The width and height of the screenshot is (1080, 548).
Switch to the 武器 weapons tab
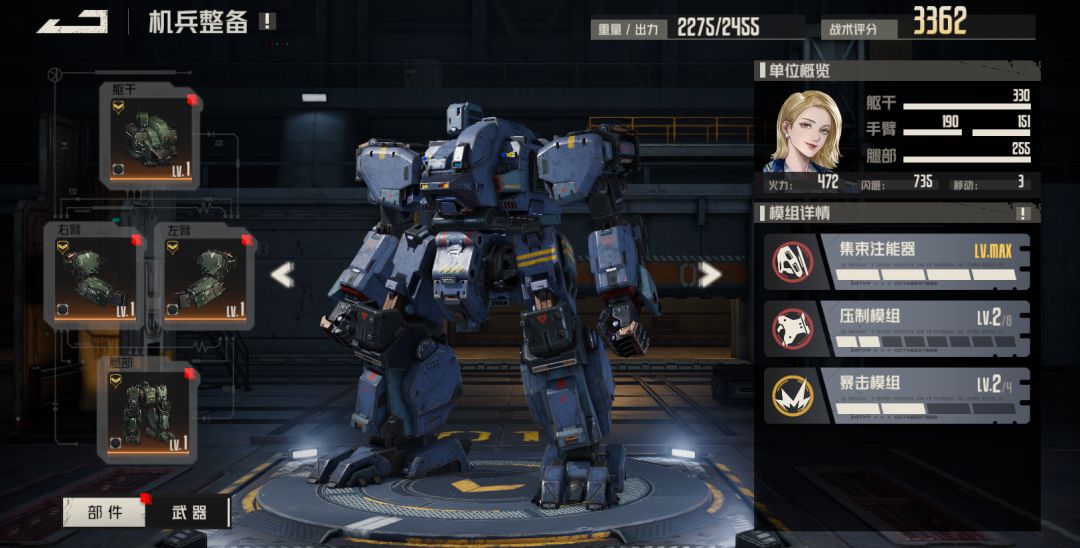189,512
